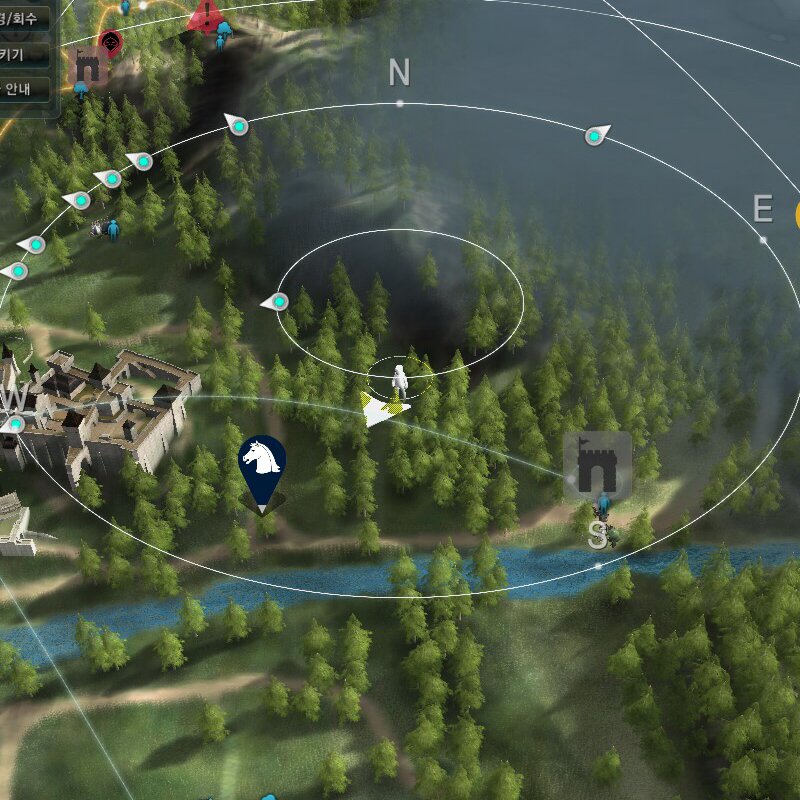Image resolution: width=800 pixels, height=800 pixels.
Task: Open the red warning triangle marker
Action: 207,15
